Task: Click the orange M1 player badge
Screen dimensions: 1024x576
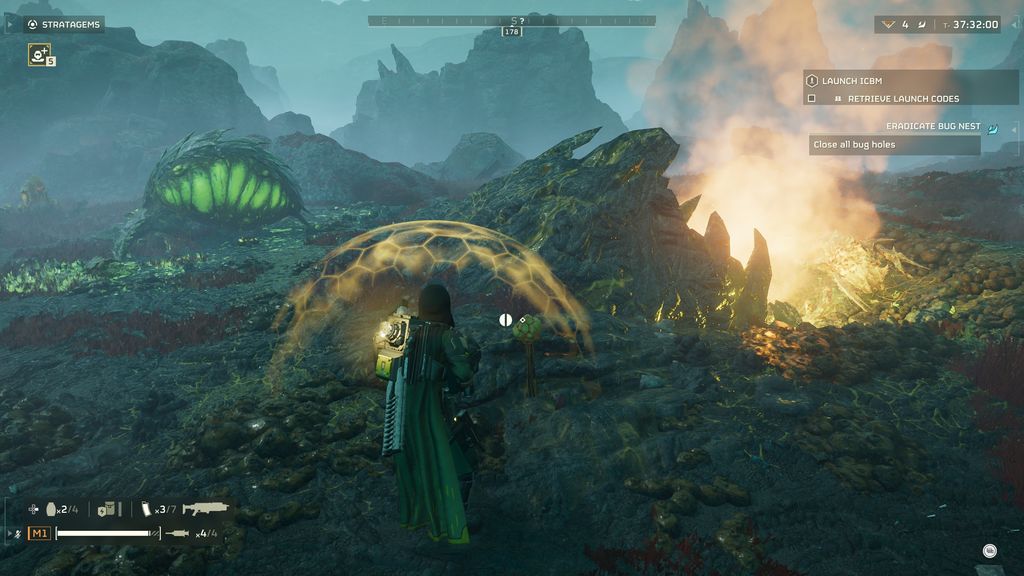Action: 39,533
